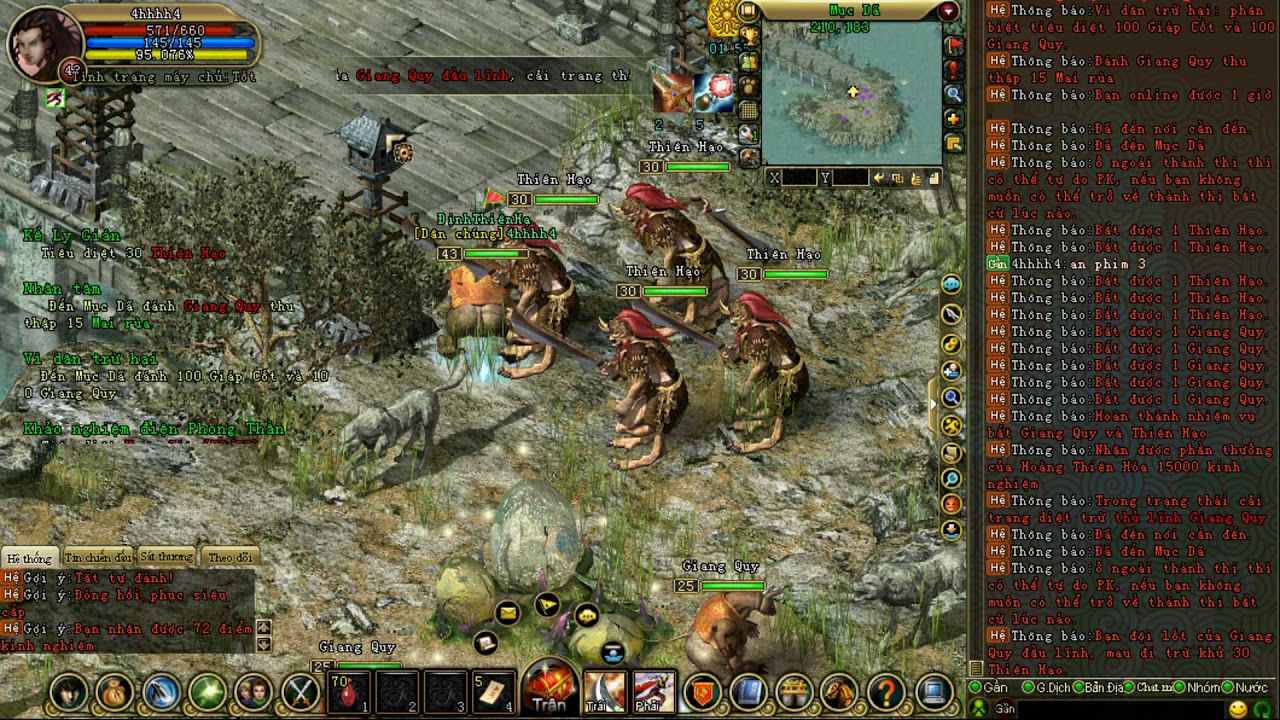
Task: Toggle the Nhóm chat channel filter
Action: coord(1200,688)
